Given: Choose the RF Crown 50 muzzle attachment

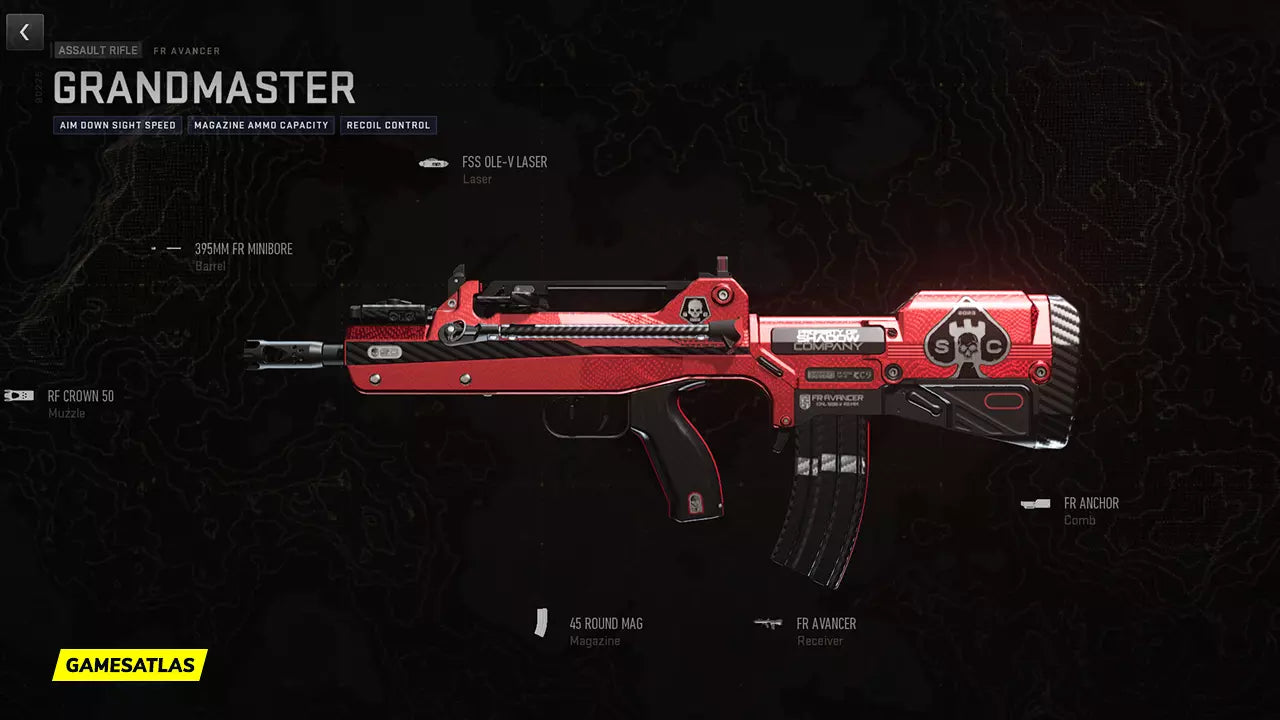Looking at the screenshot, I should [x=80, y=396].
